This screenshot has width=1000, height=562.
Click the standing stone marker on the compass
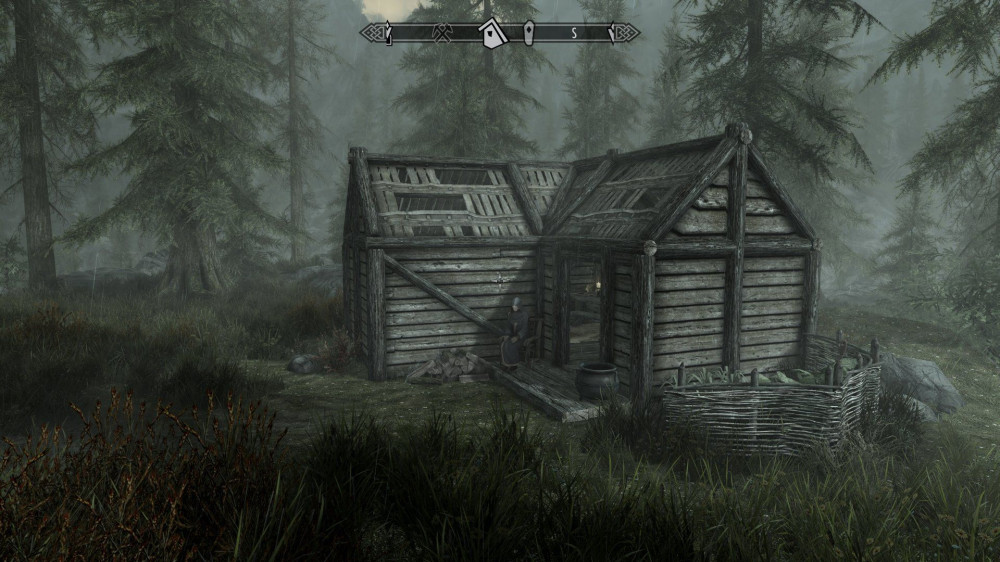[x=530, y=34]
